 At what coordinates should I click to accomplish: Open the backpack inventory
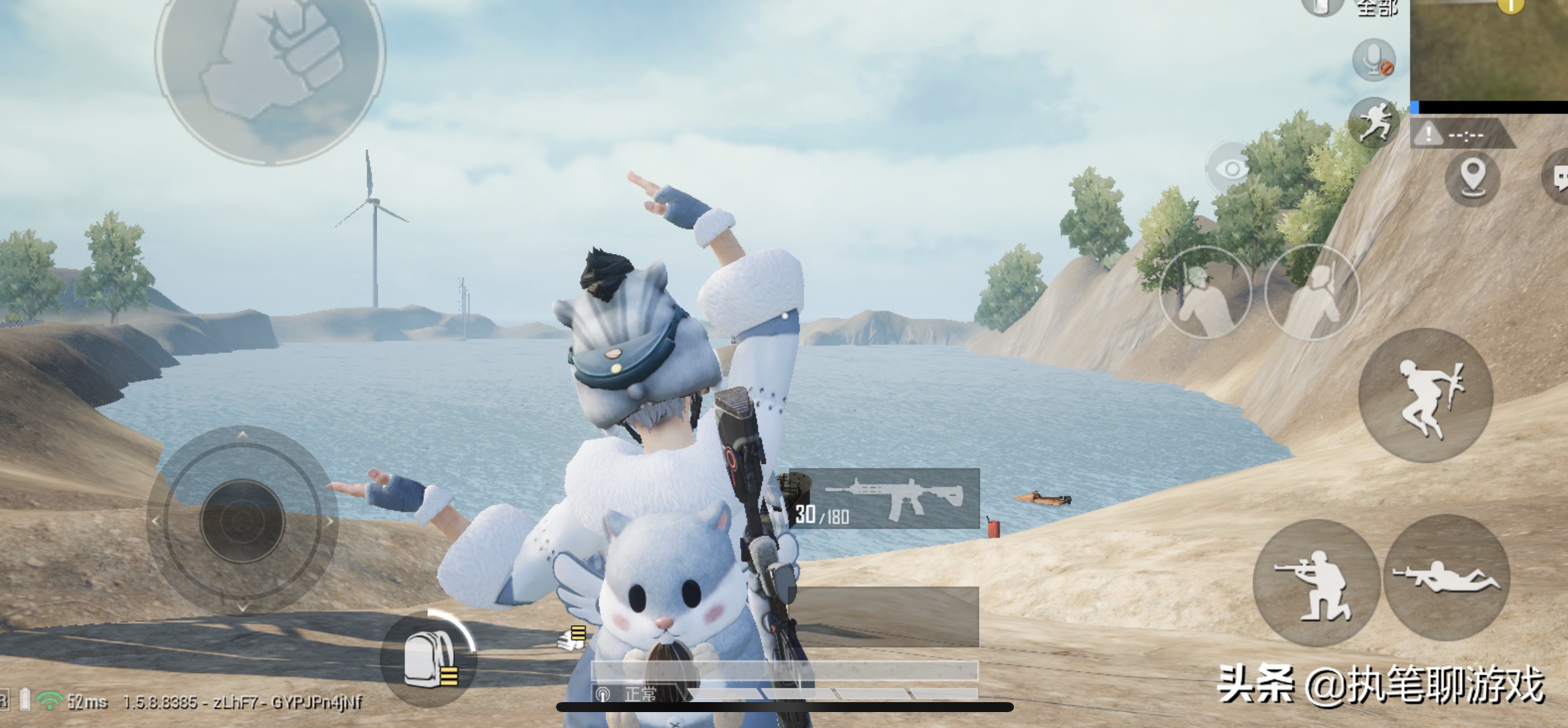pos(428,658)
